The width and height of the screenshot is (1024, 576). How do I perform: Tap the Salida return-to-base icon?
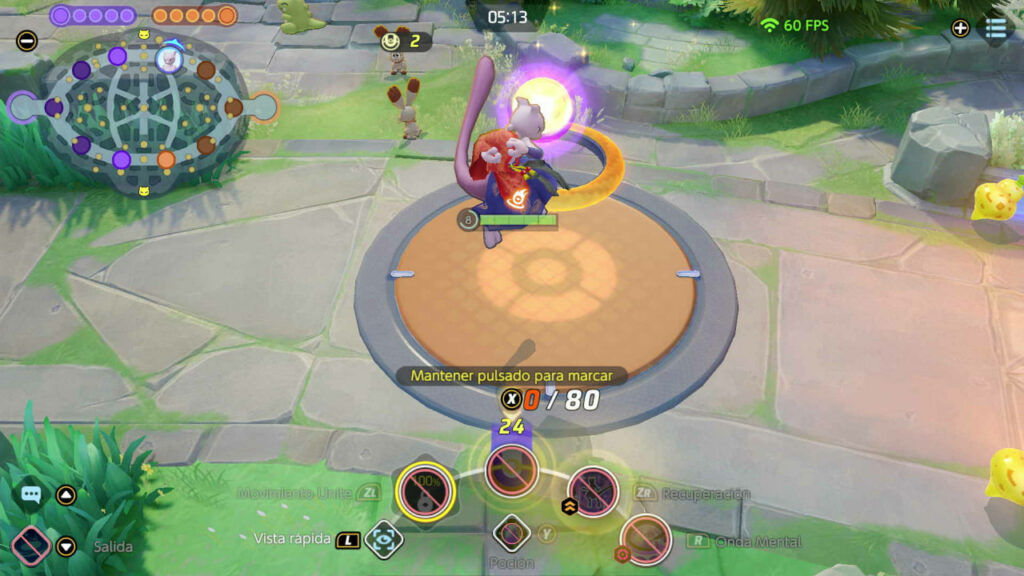pyautogui.click(x=31, y=546)
